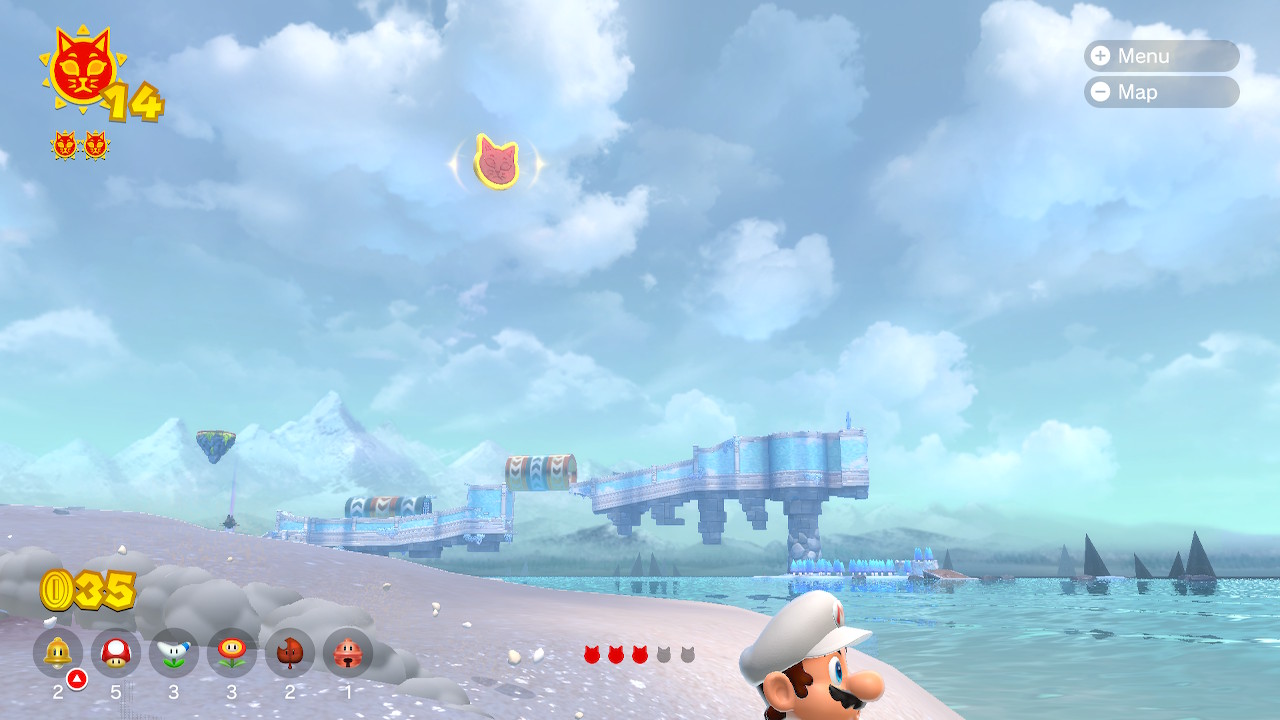Screen dimensions: 1280x720
Task: Click the Cat Shine objective marker
Action: 496,161
